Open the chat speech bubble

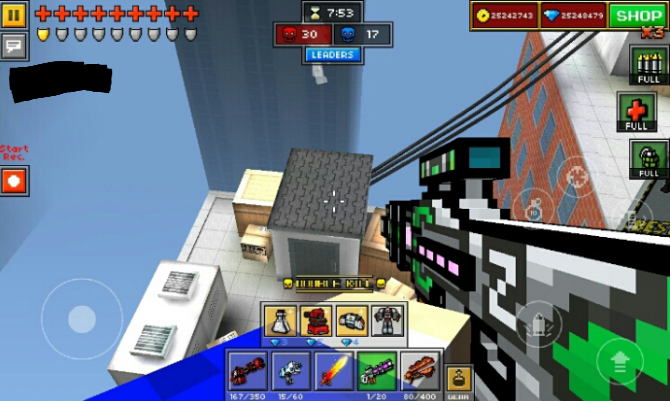click(15, 44)
